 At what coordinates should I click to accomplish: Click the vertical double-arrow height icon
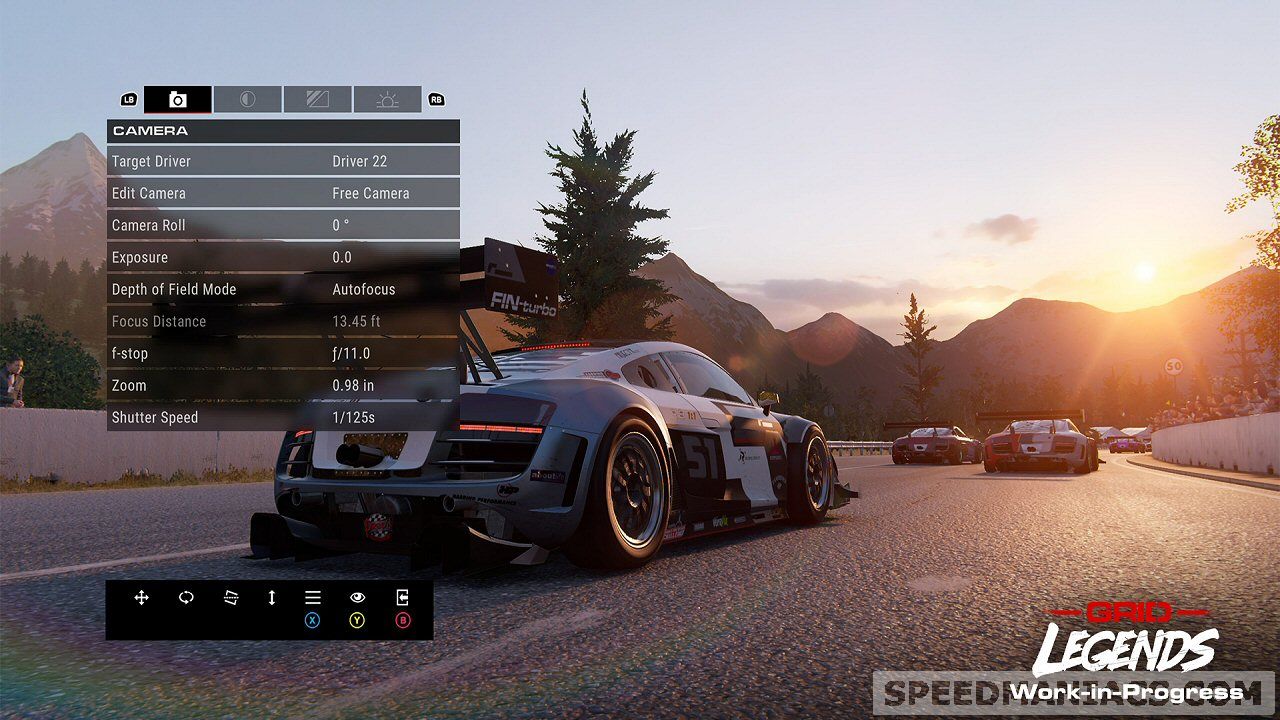coord(271,597)
